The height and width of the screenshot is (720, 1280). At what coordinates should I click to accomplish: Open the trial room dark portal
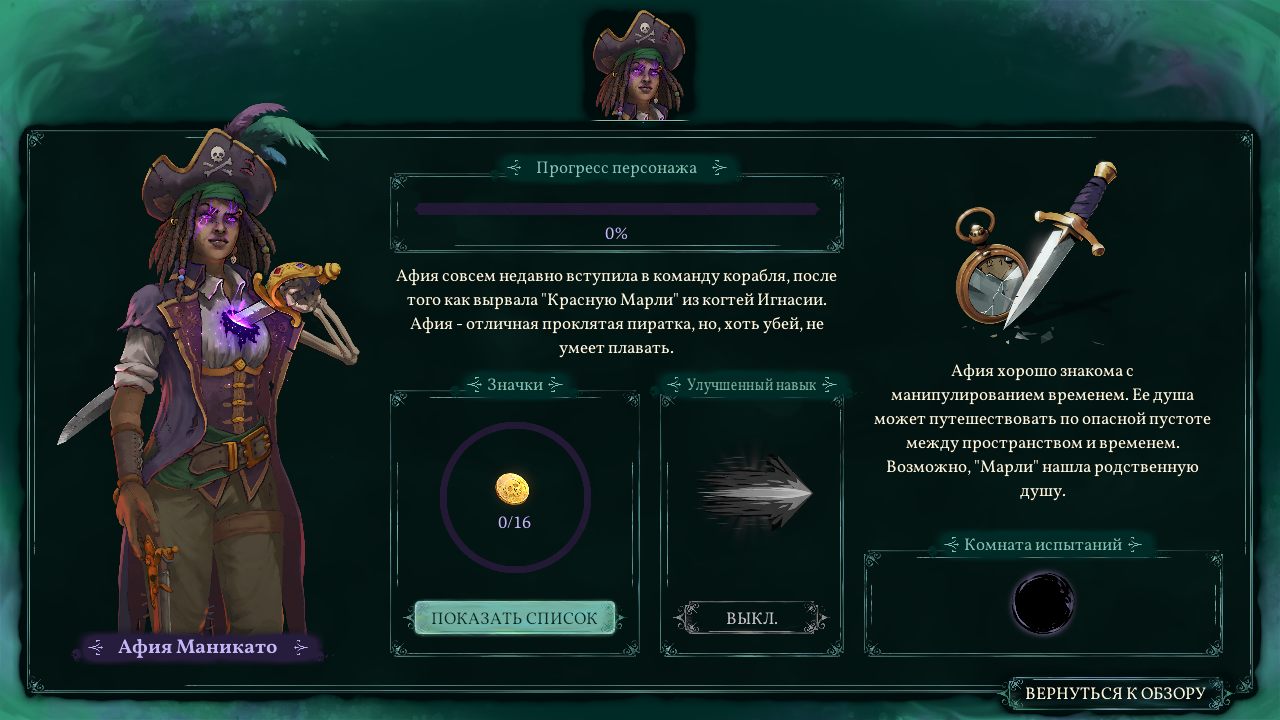pyautogui.click(x=1043, y=601)
